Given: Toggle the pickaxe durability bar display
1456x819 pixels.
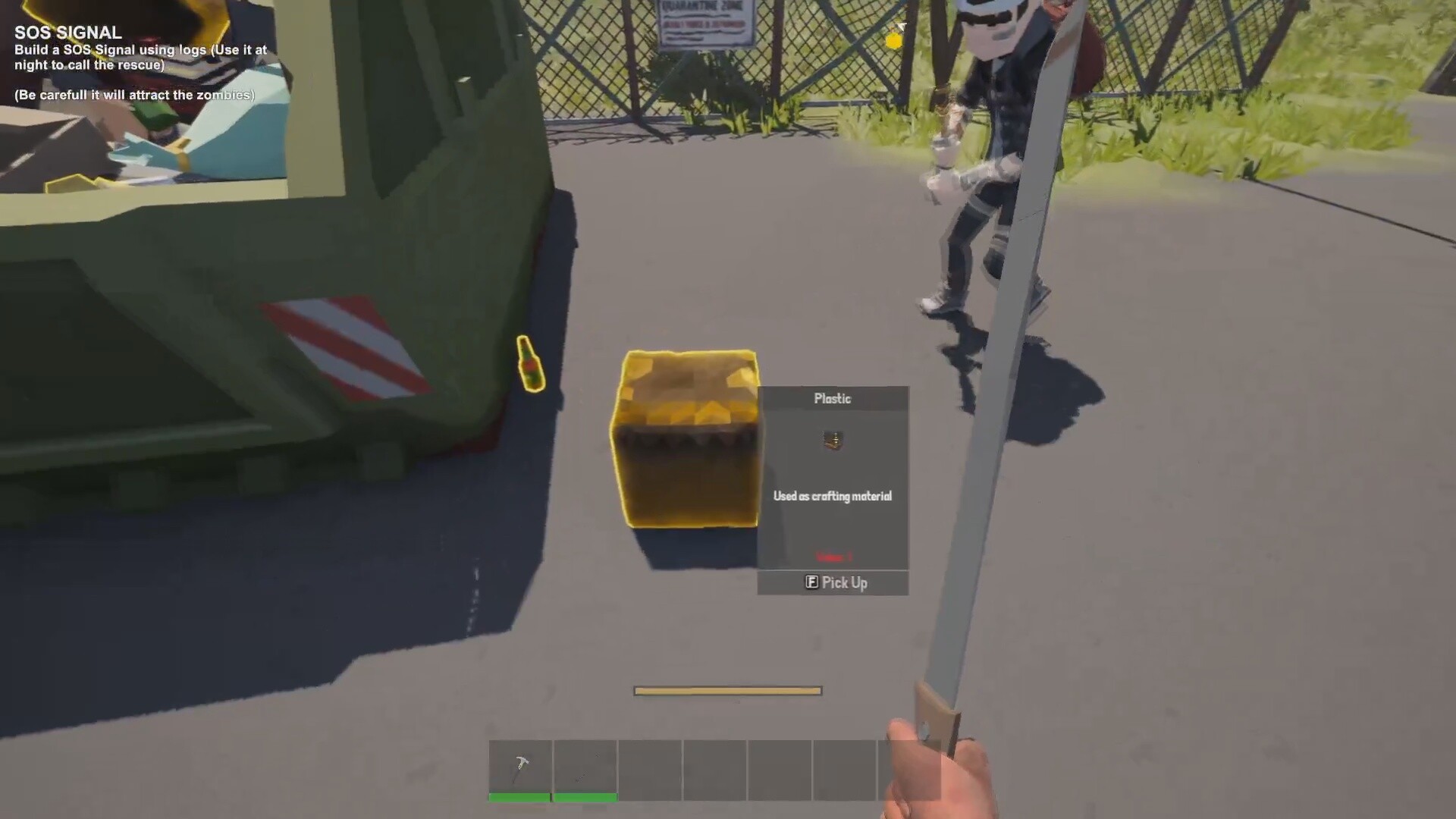Looking at the screenshot, I should [520, 797].
